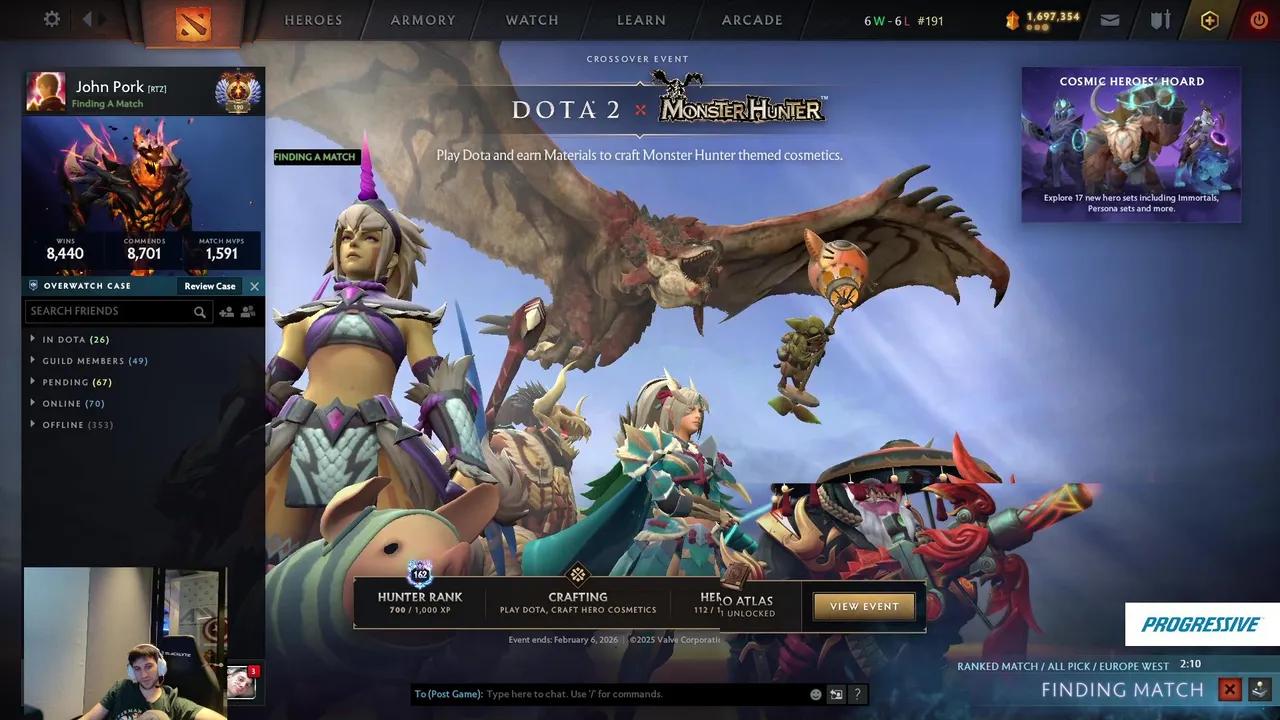Screen dimensions: 1280x720
Task: Click the power/logout icon top right
Action: coord(1258,19)
